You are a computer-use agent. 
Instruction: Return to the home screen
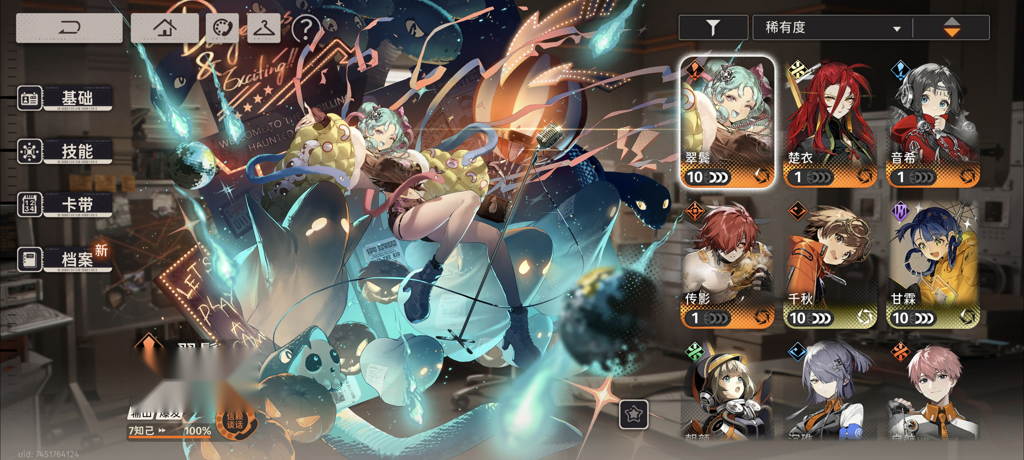pyautogui.click(x=164, y=28)
